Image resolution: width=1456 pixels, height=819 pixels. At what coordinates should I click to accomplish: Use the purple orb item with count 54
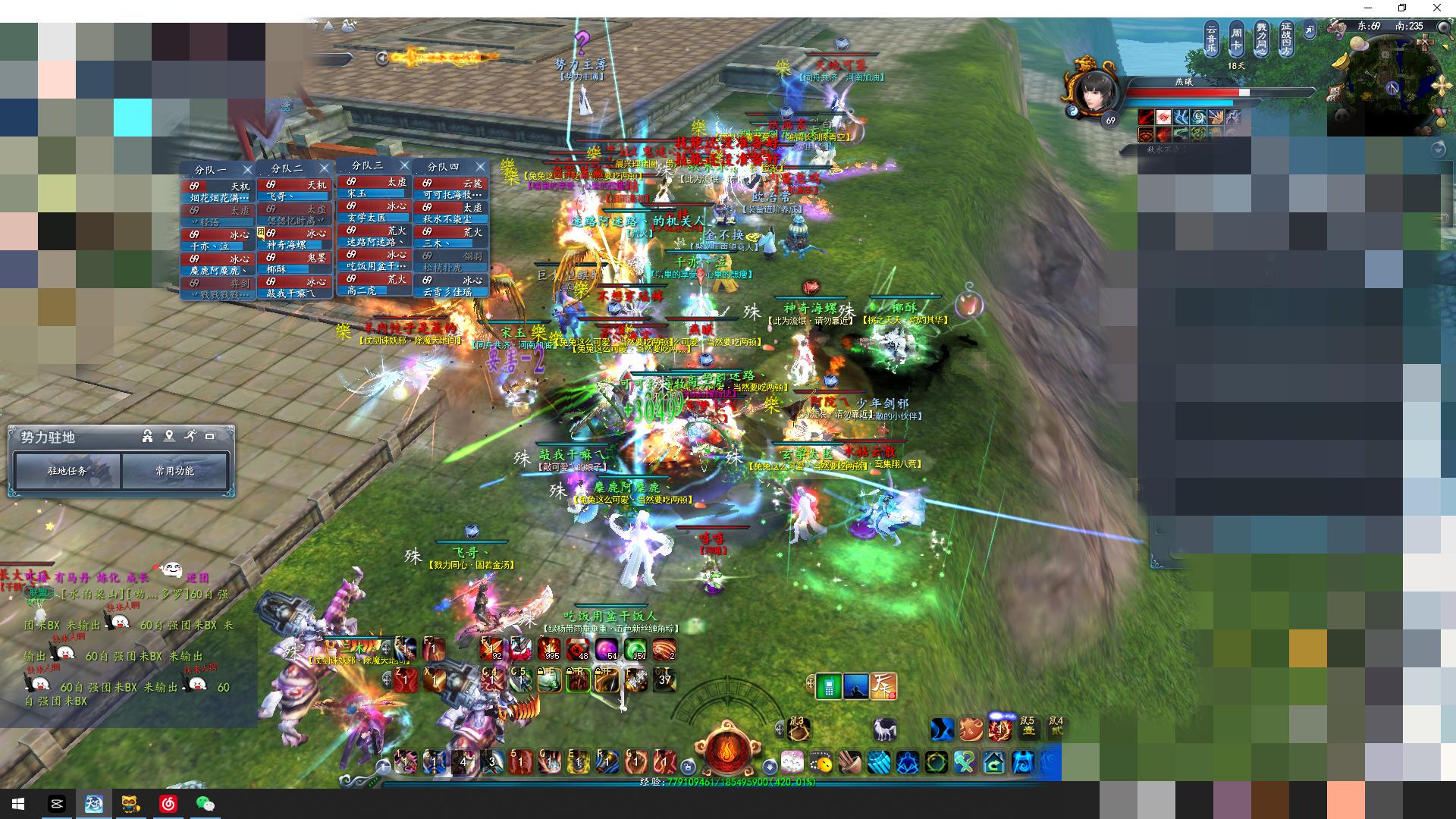[606, 649]
